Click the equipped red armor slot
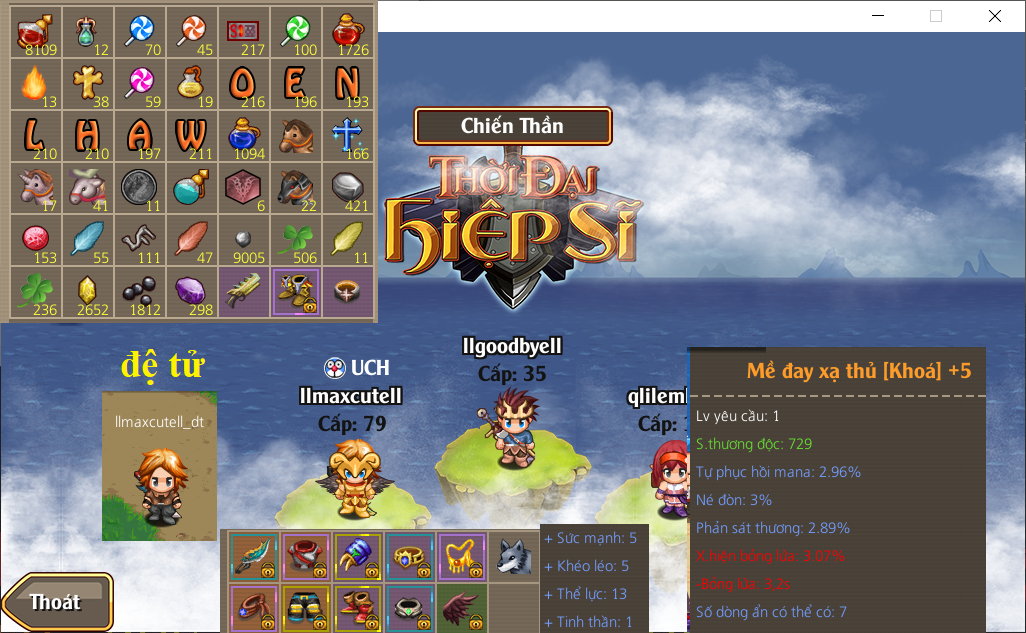The image size is (1026, 633). [x=306, y=556]
